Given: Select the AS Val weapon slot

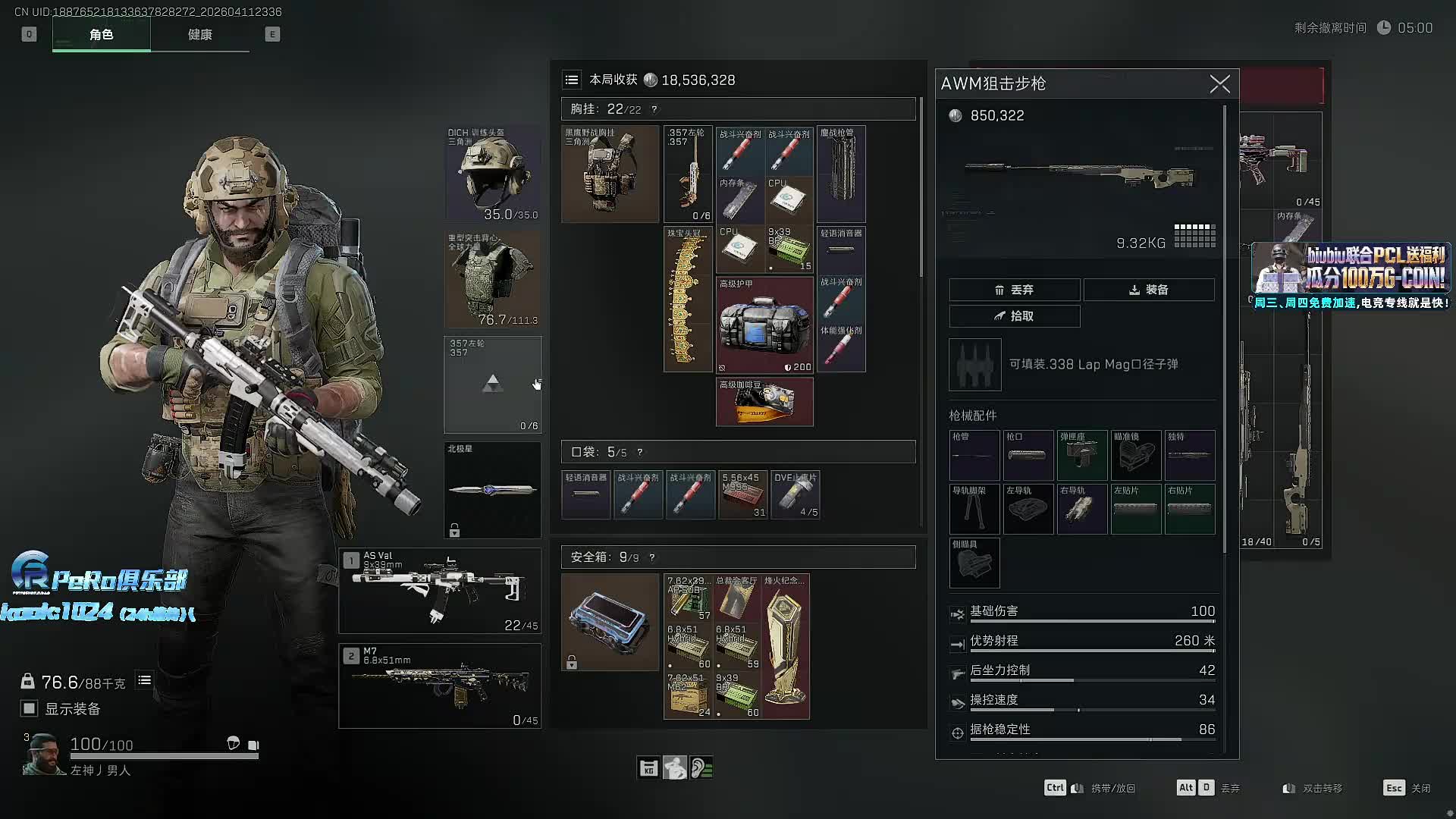Looking at the screenshot, I should pyautogui.click(x=440, y=591).
